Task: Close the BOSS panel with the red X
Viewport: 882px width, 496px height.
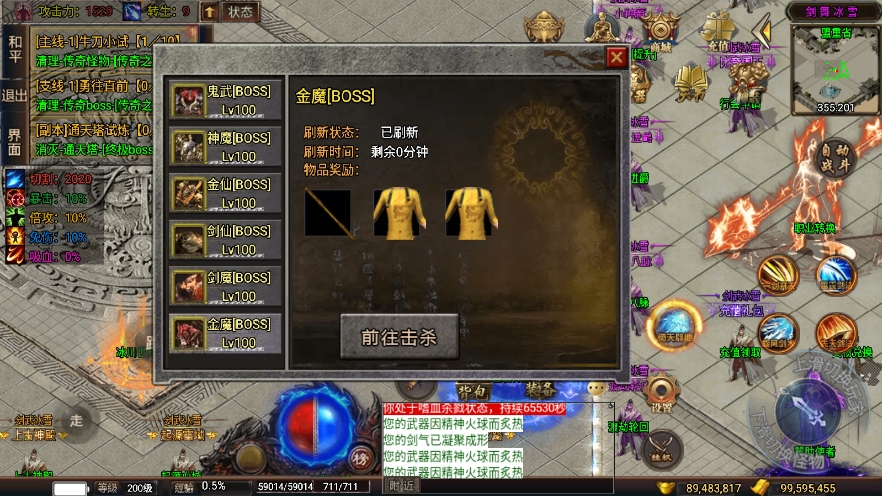Action: pyautogui.click(x=617, y=57)
